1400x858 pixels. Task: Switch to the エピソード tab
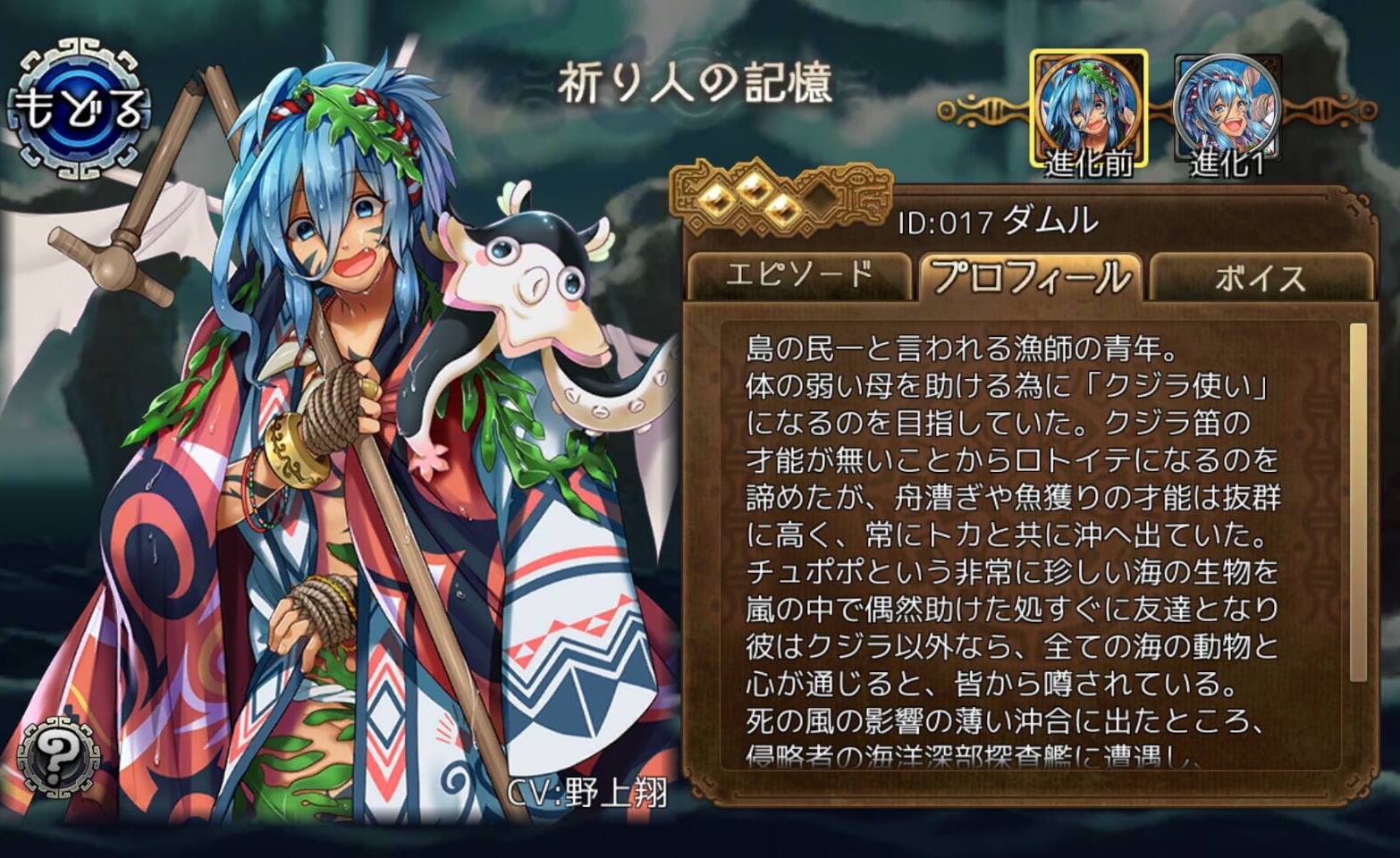click(x=802, y=274)
